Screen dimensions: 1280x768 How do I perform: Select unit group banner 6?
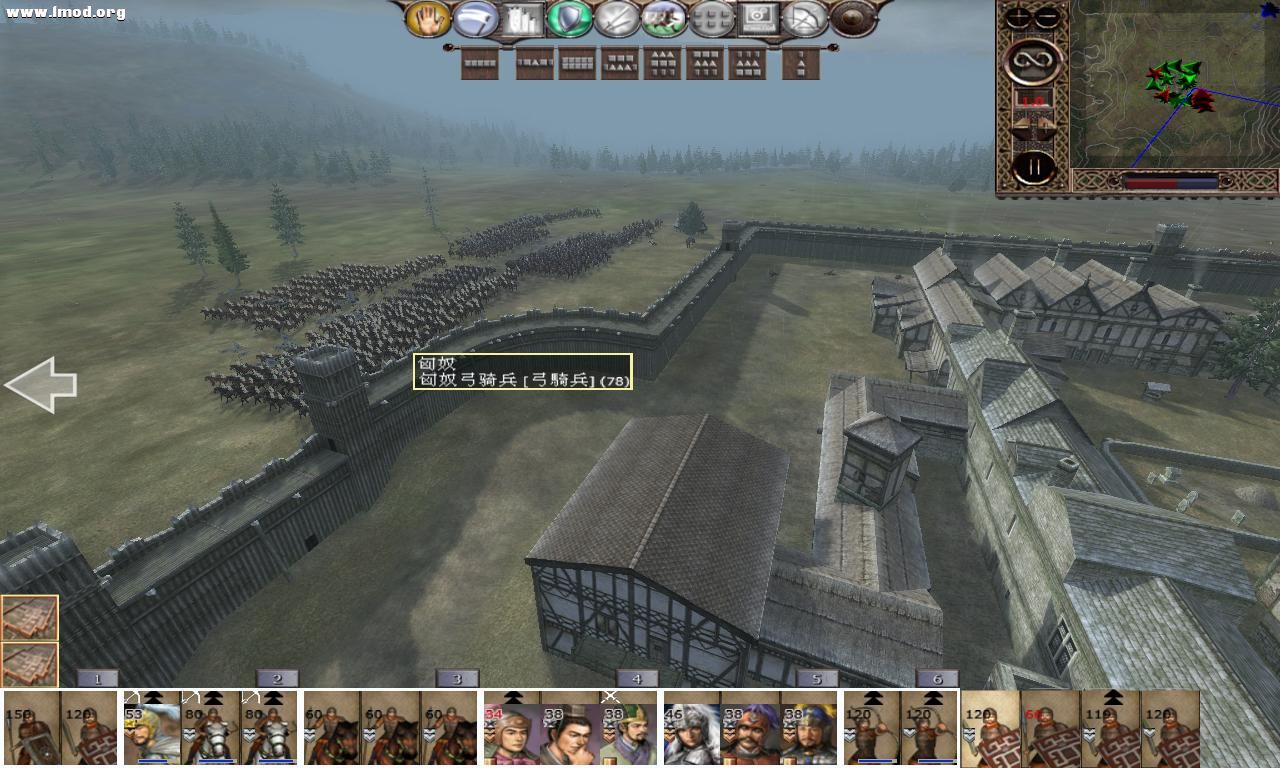tap(936, 678)
